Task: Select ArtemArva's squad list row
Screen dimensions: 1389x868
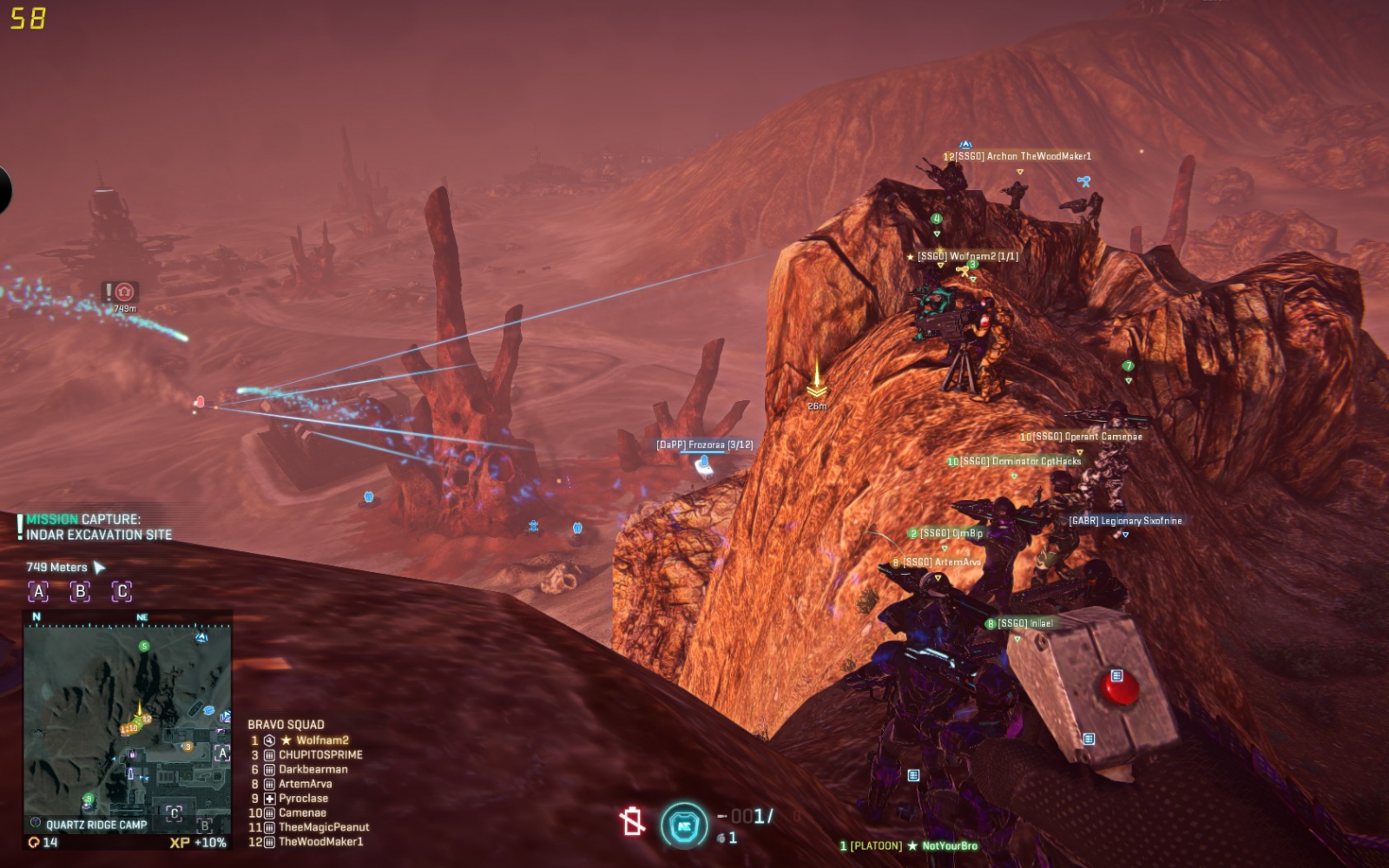Action: [305, 784]
